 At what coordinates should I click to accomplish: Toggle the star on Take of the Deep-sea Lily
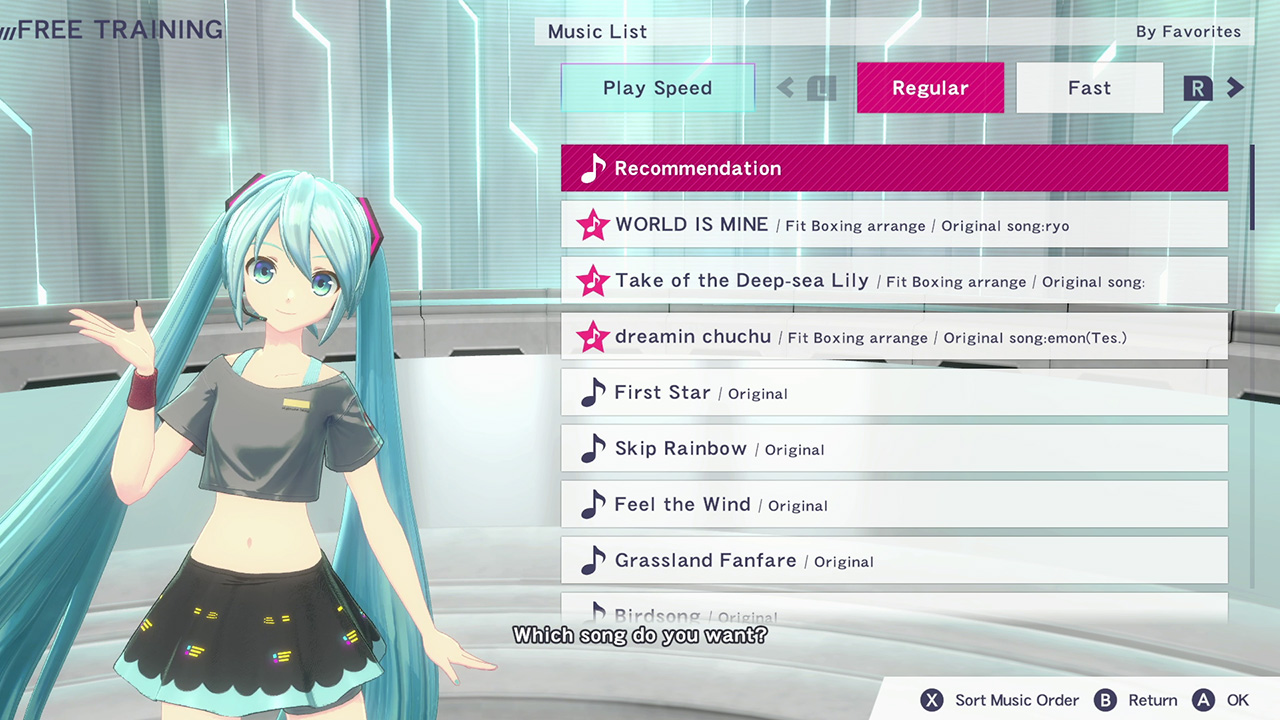[593, 282]
